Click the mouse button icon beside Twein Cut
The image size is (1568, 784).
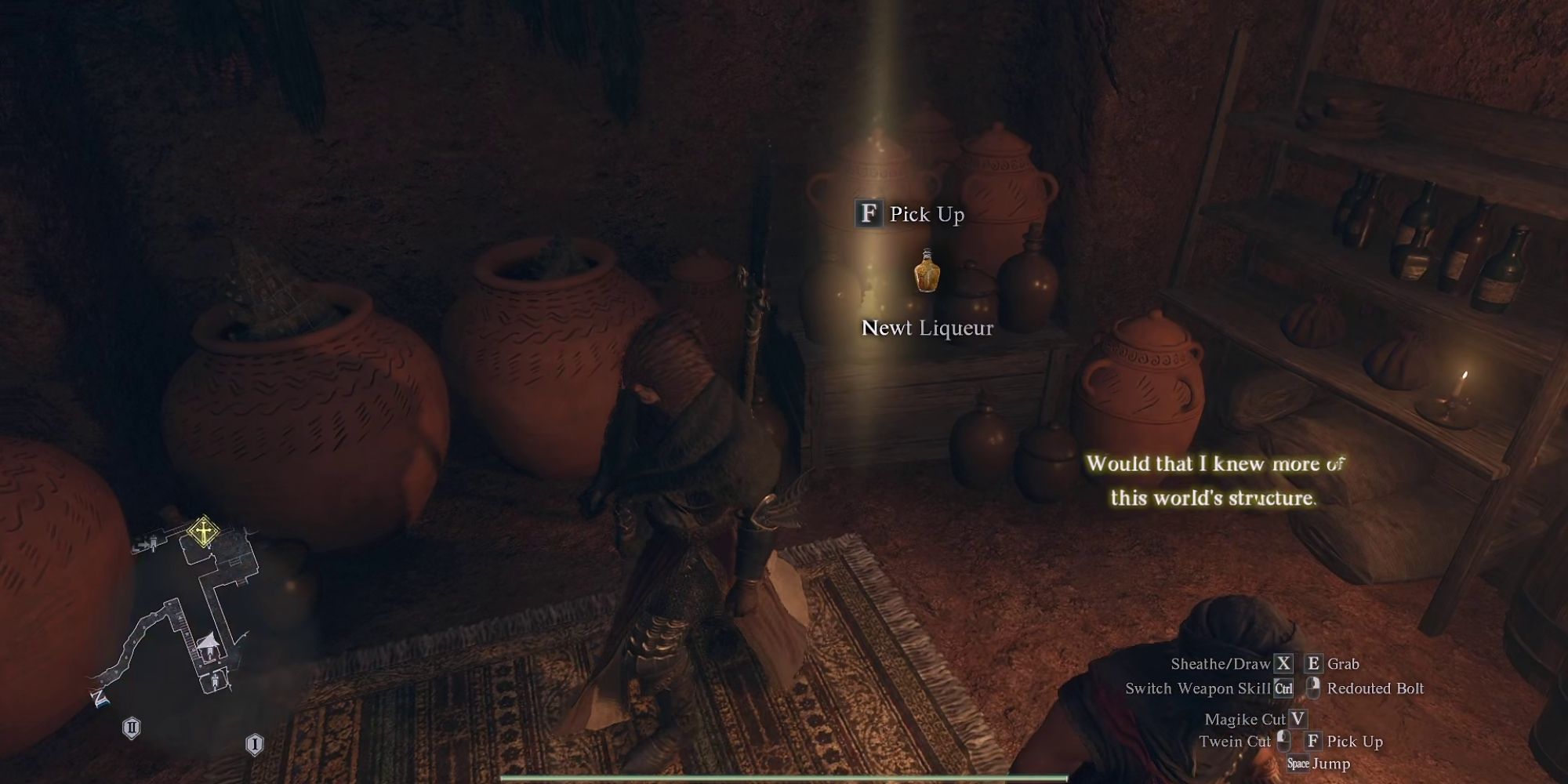coord(1283,742)
